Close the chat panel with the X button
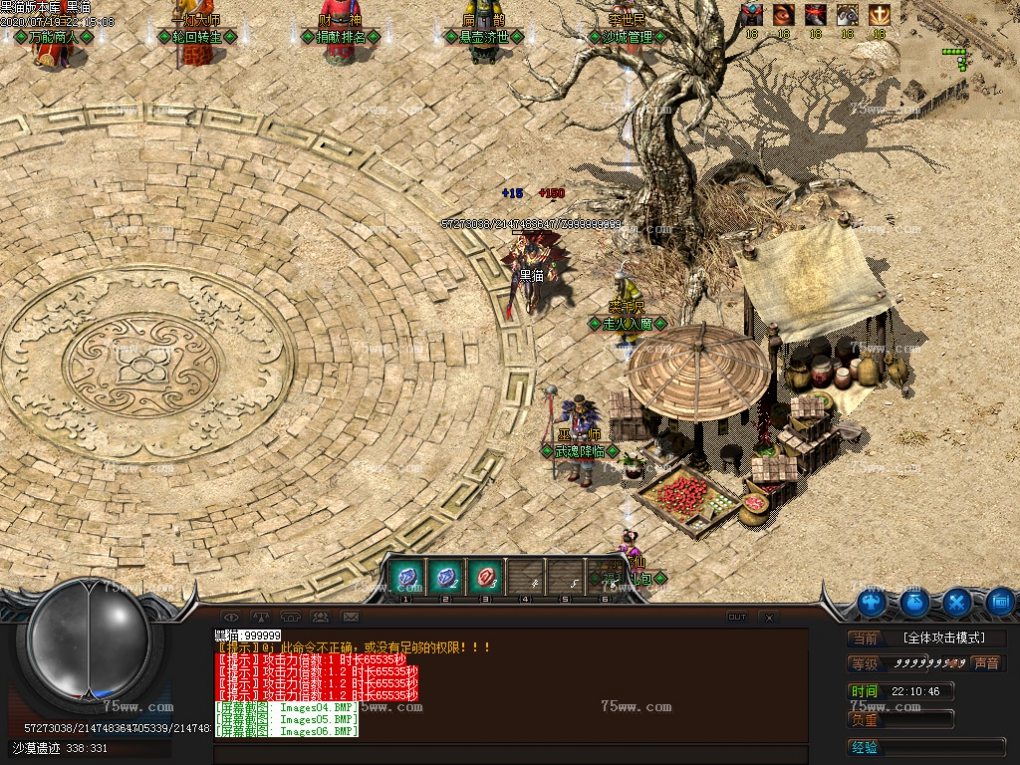The image size is (1020, 765). click(768, 617)
